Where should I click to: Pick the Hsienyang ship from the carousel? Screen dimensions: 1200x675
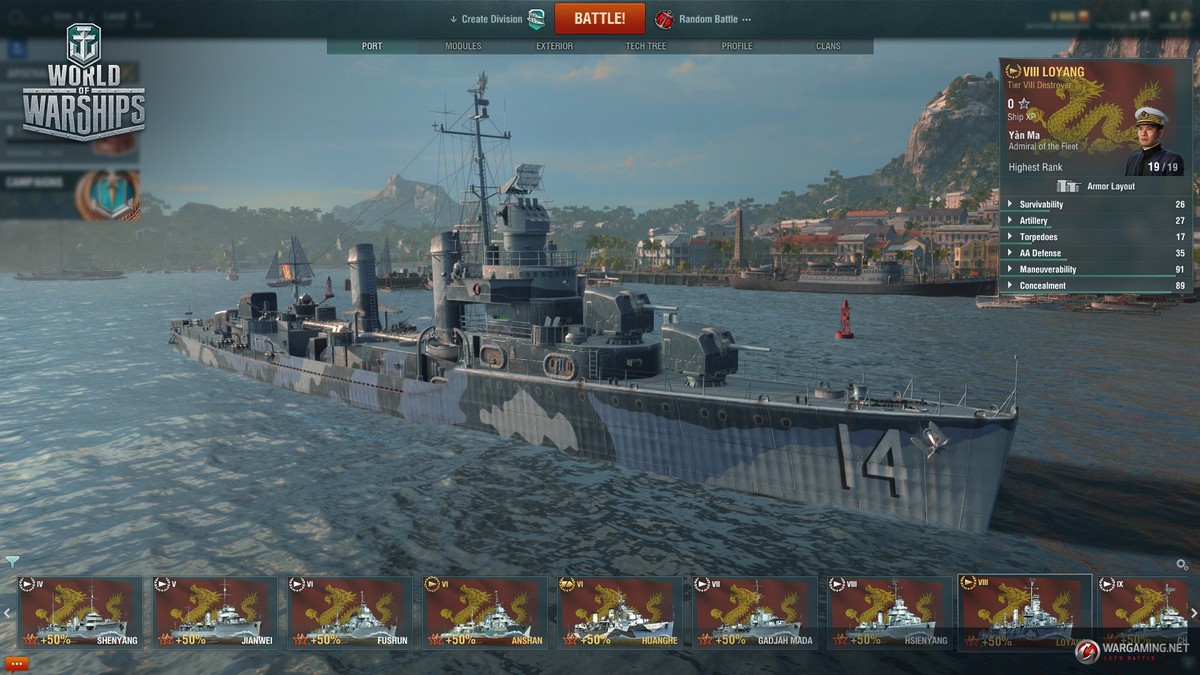[x=890, y=612]
